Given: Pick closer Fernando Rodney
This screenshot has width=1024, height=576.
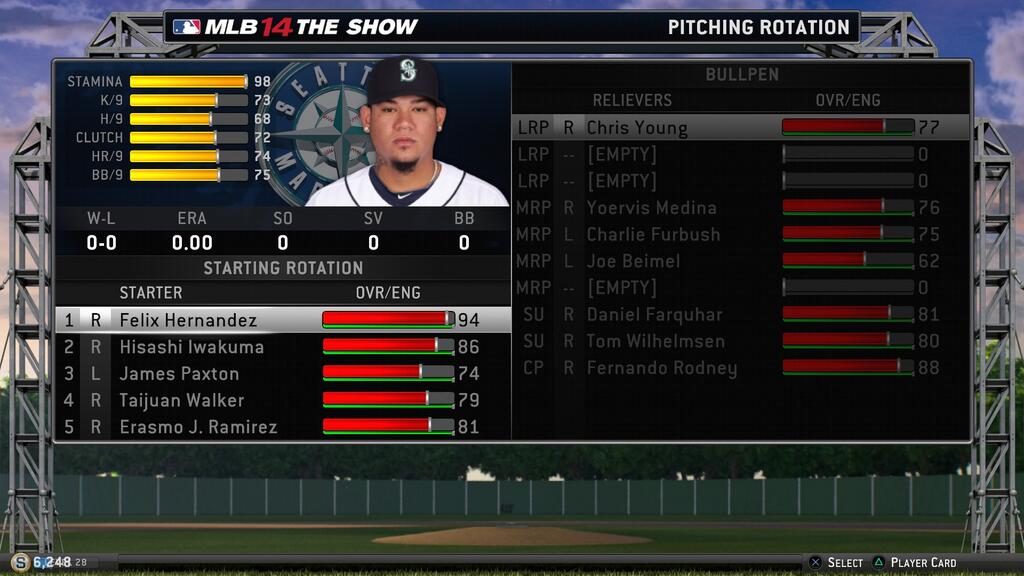Looking at the screenshot, I should click(x=661, y=368).
